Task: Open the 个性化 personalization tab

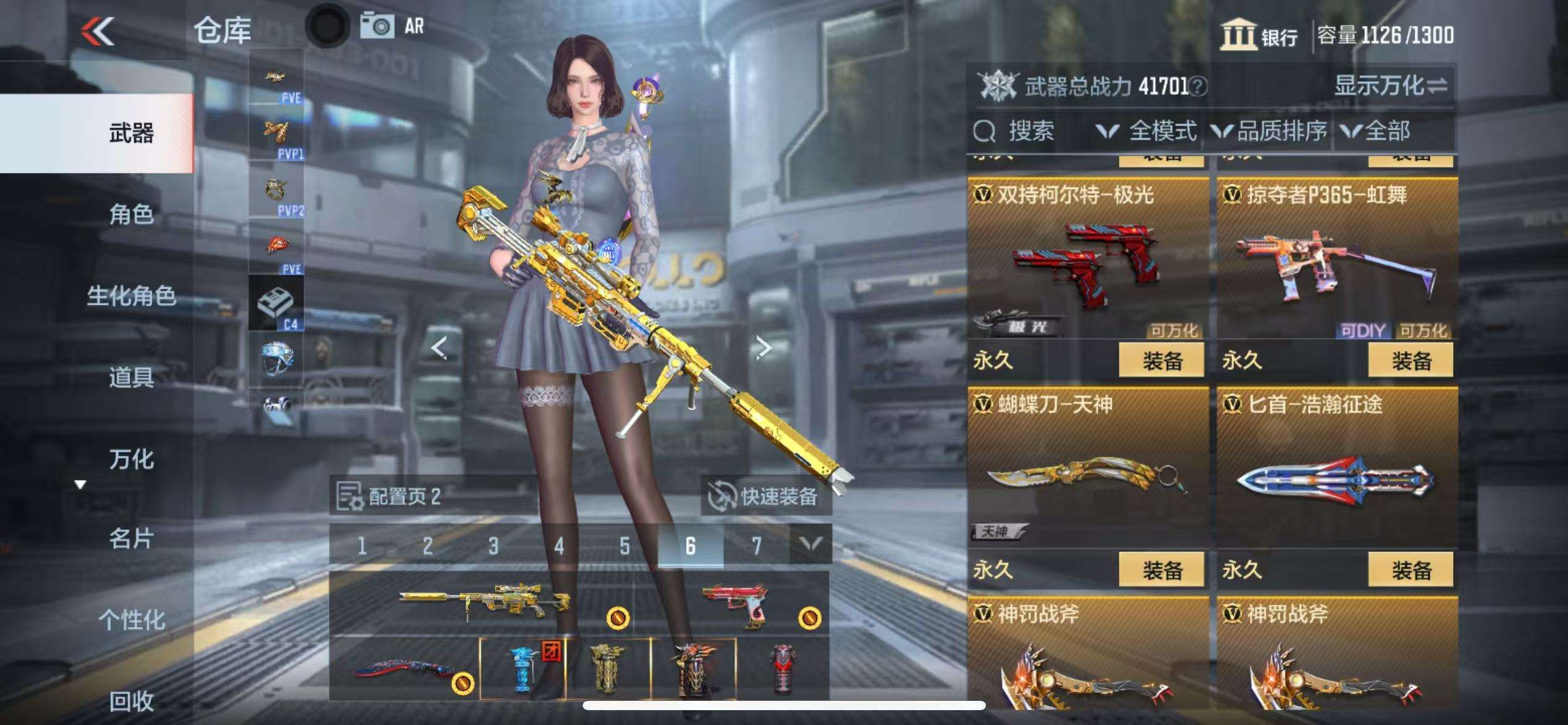Action: point(131,620)
